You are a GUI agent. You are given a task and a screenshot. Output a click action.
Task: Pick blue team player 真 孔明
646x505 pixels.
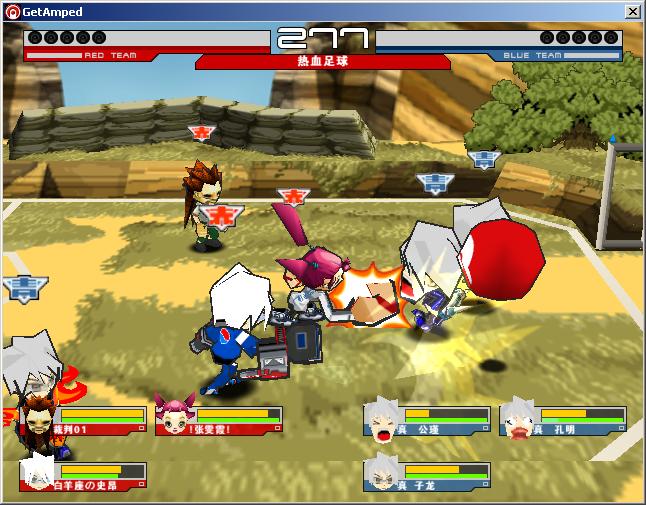click(x=563, y=421)
